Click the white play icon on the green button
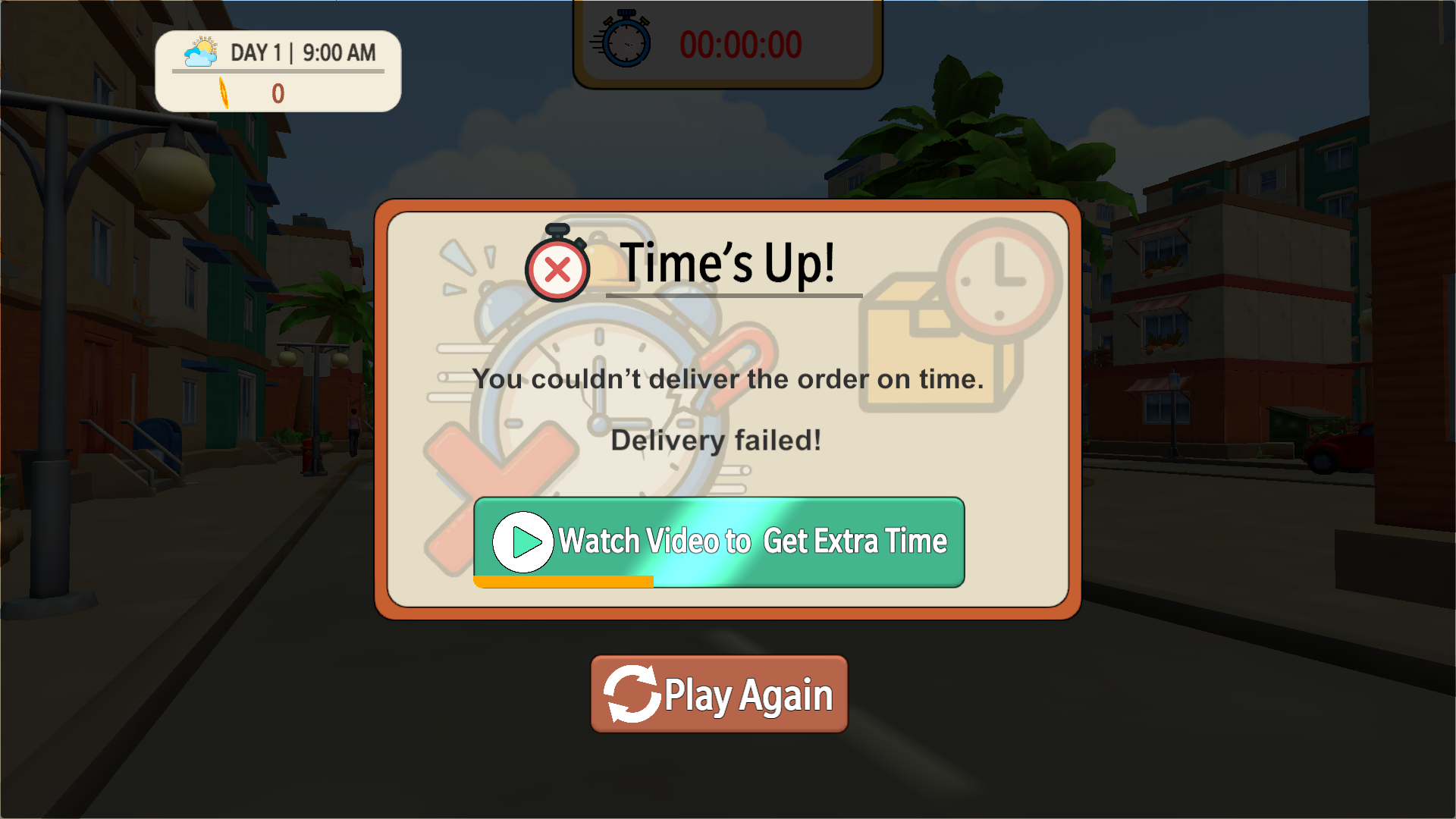 pyautogui.click(x=522, y=541)
